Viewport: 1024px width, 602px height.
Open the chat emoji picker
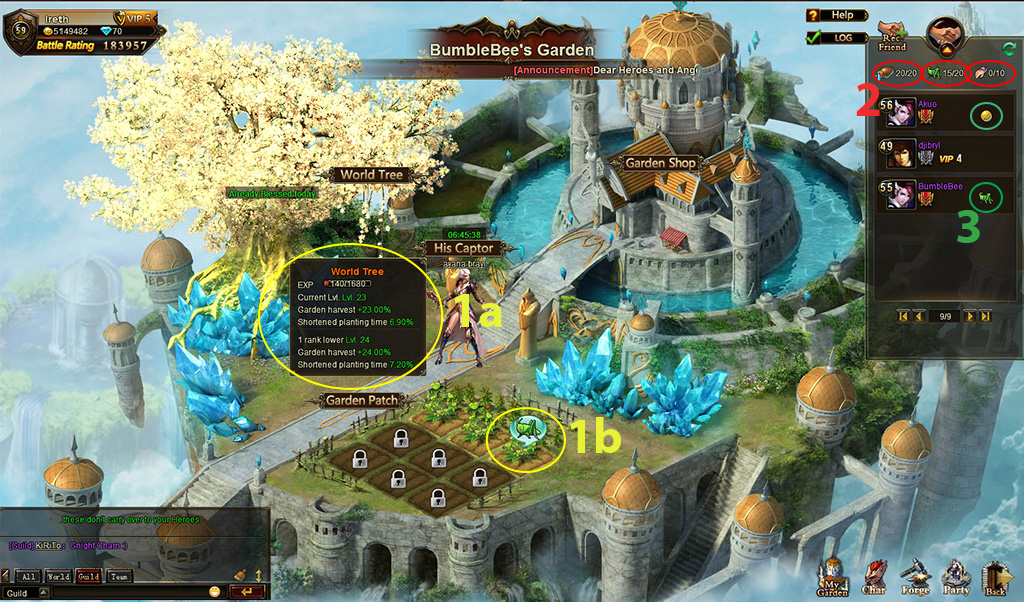(x=214, y=593)
